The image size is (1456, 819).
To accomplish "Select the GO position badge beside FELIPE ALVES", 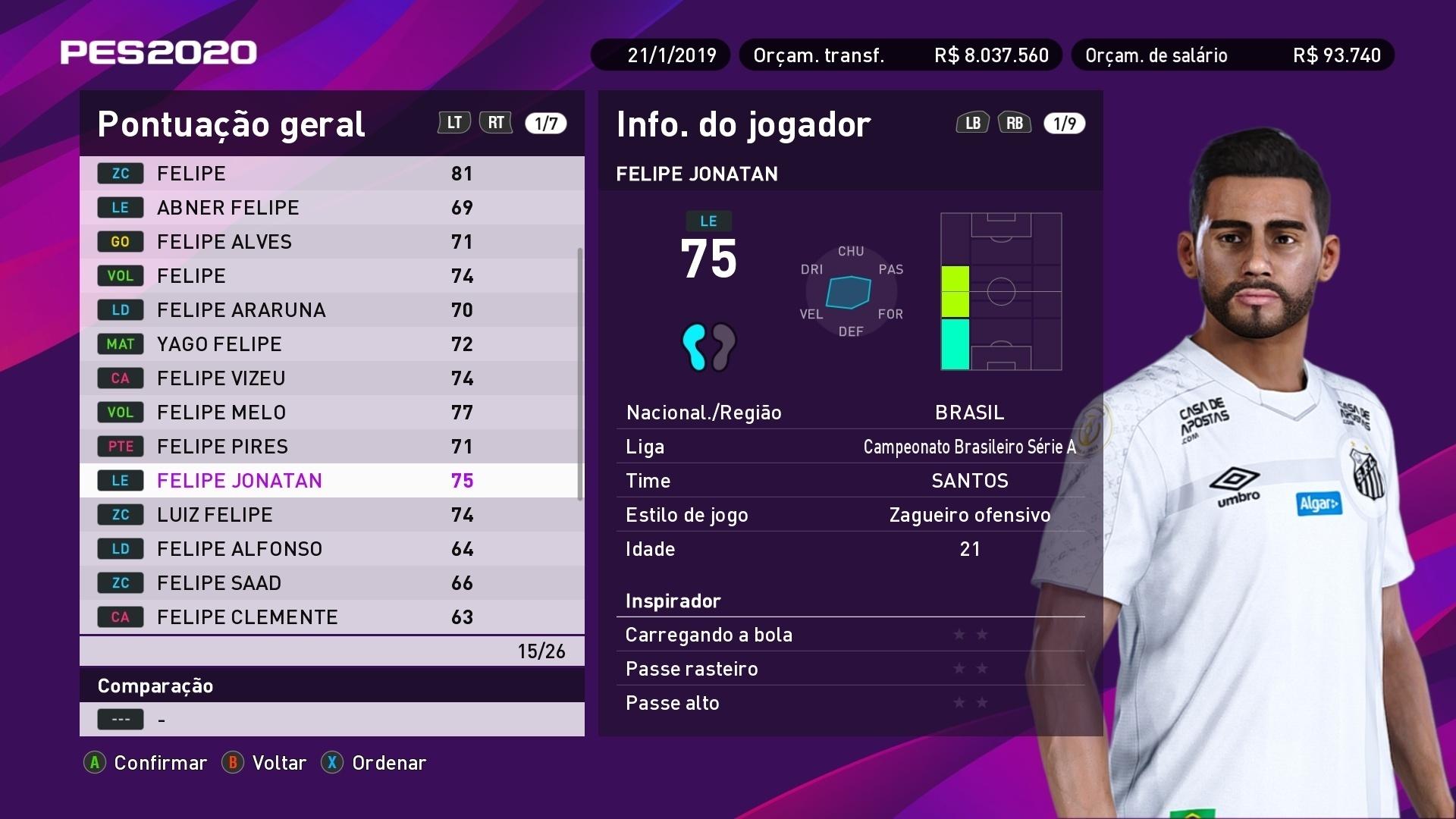I will [120, 241].
